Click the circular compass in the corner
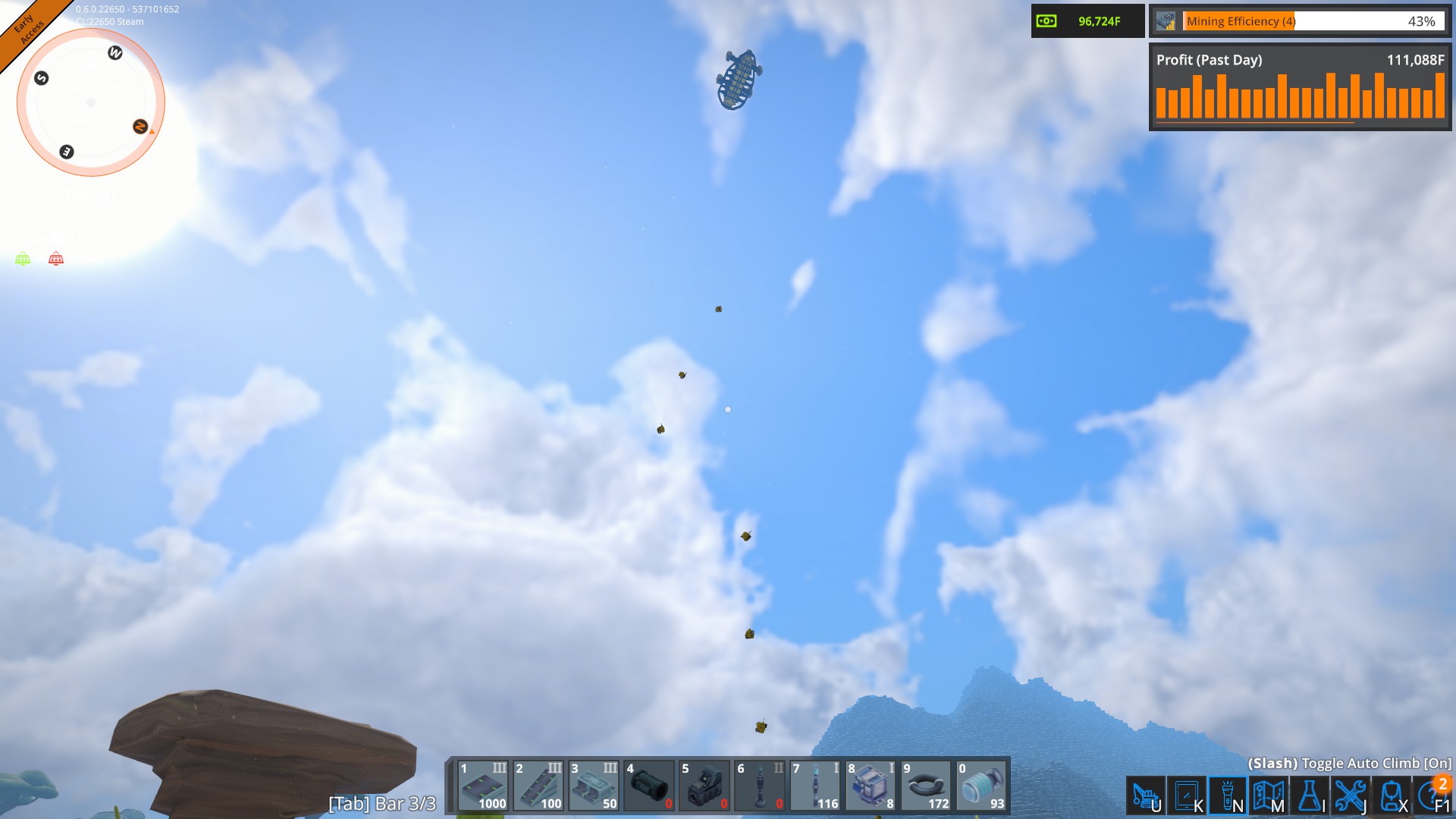 point(91,102)
